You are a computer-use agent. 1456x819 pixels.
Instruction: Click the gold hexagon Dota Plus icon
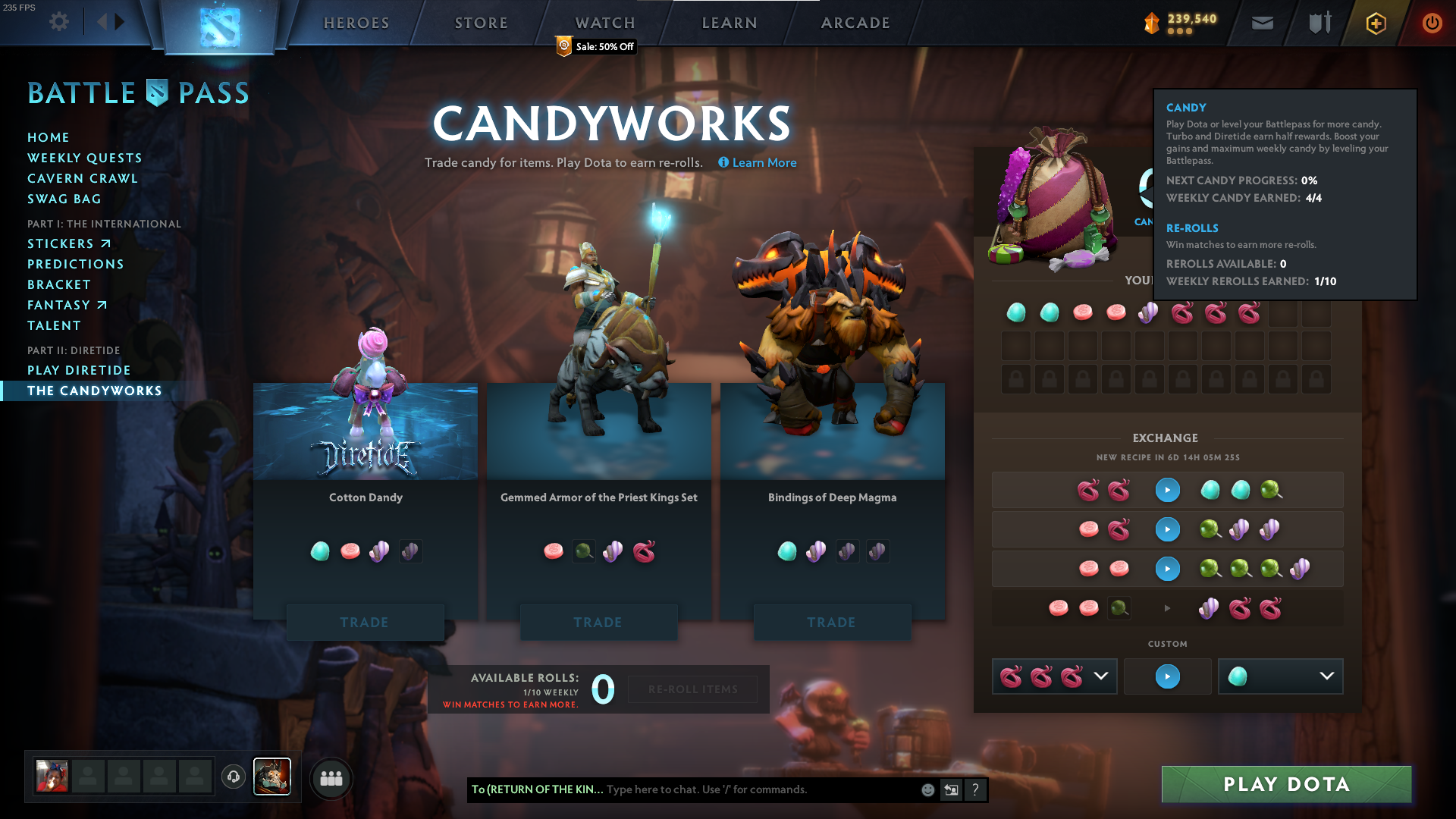pos(1375,23)
